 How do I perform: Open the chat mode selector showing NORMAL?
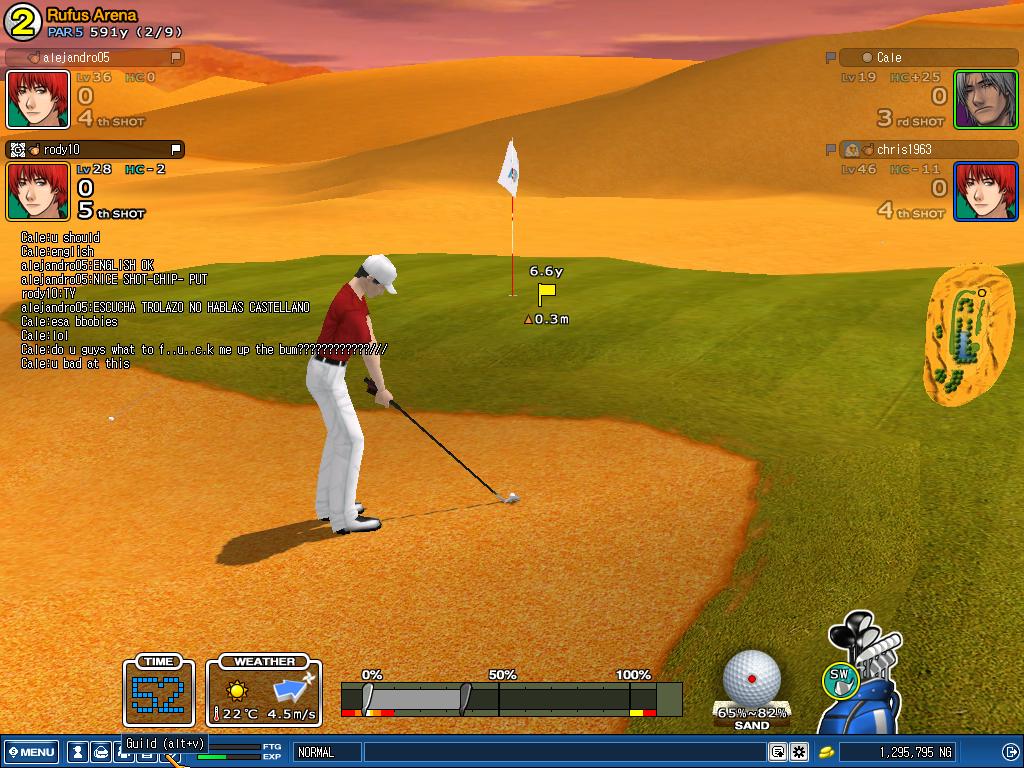[326, 752]
